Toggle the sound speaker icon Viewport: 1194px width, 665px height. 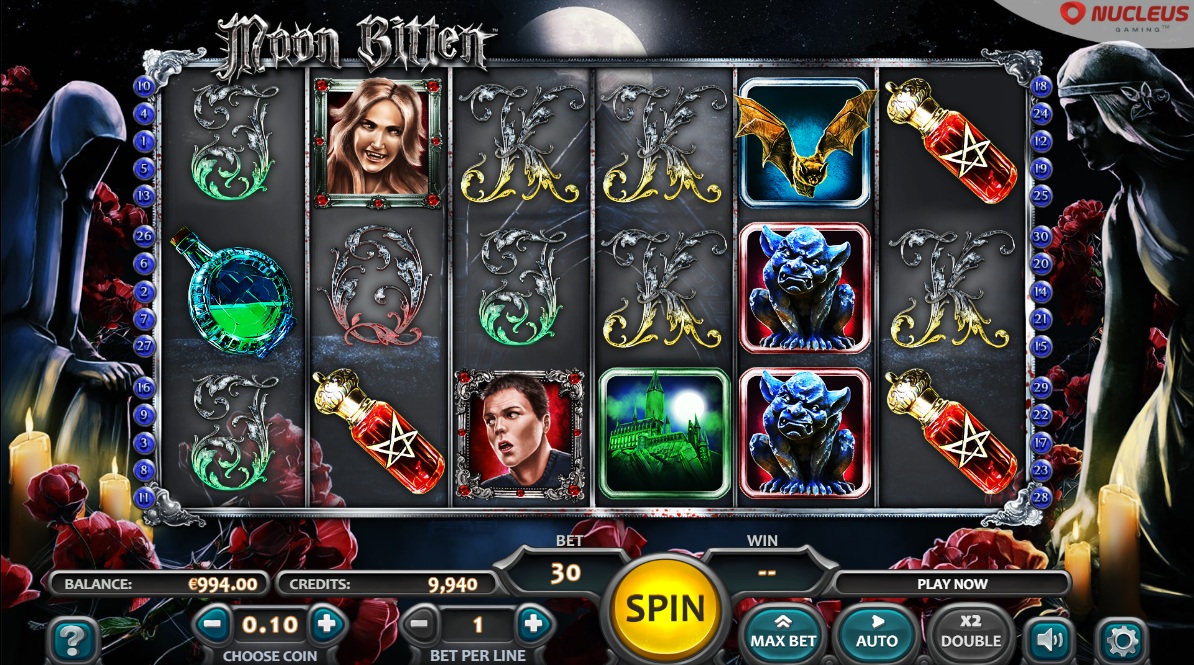tap(1047, 637)
